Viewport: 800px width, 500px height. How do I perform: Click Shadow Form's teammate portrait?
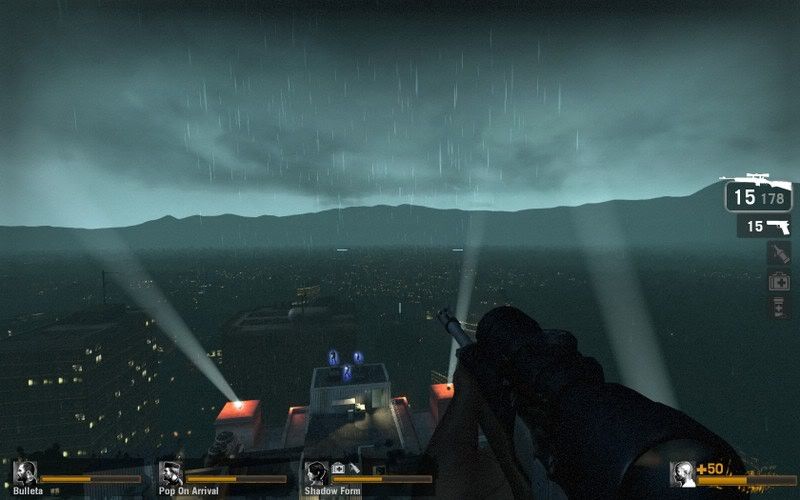(x=316, y=473)
